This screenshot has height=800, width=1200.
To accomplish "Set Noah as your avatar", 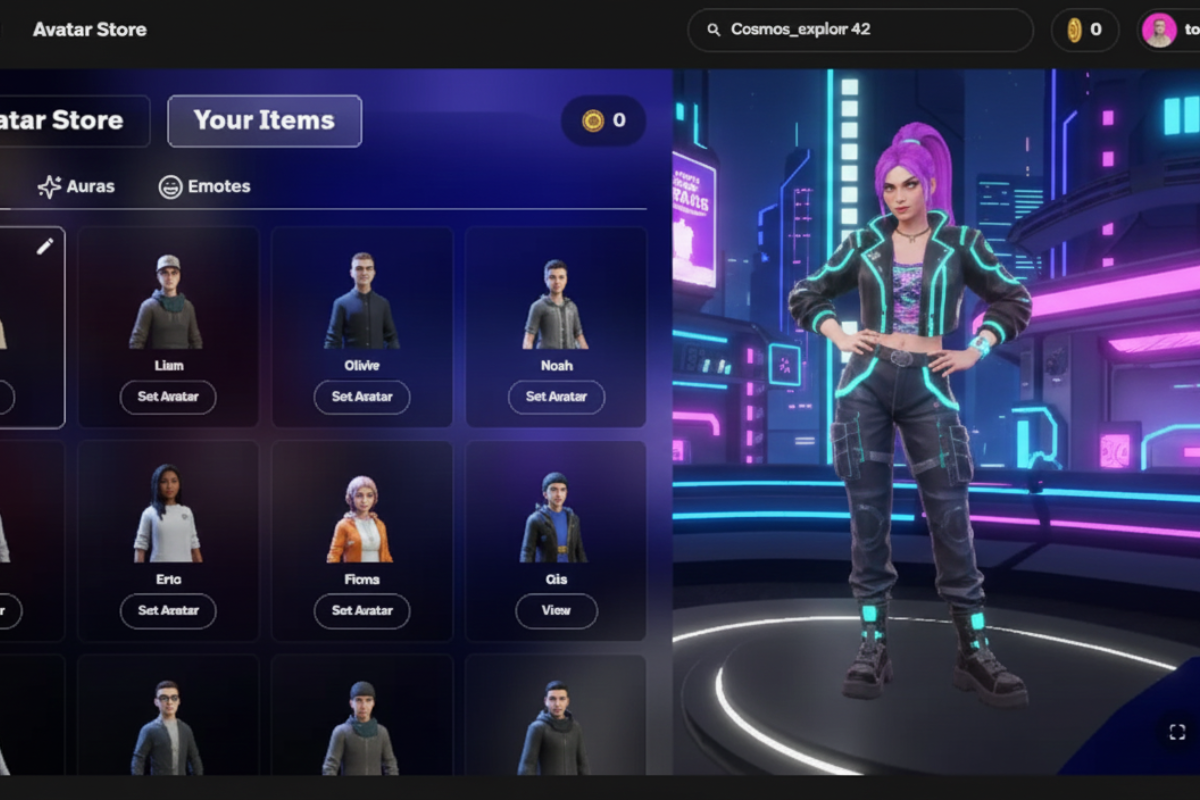I will click(x=556, y=397).
